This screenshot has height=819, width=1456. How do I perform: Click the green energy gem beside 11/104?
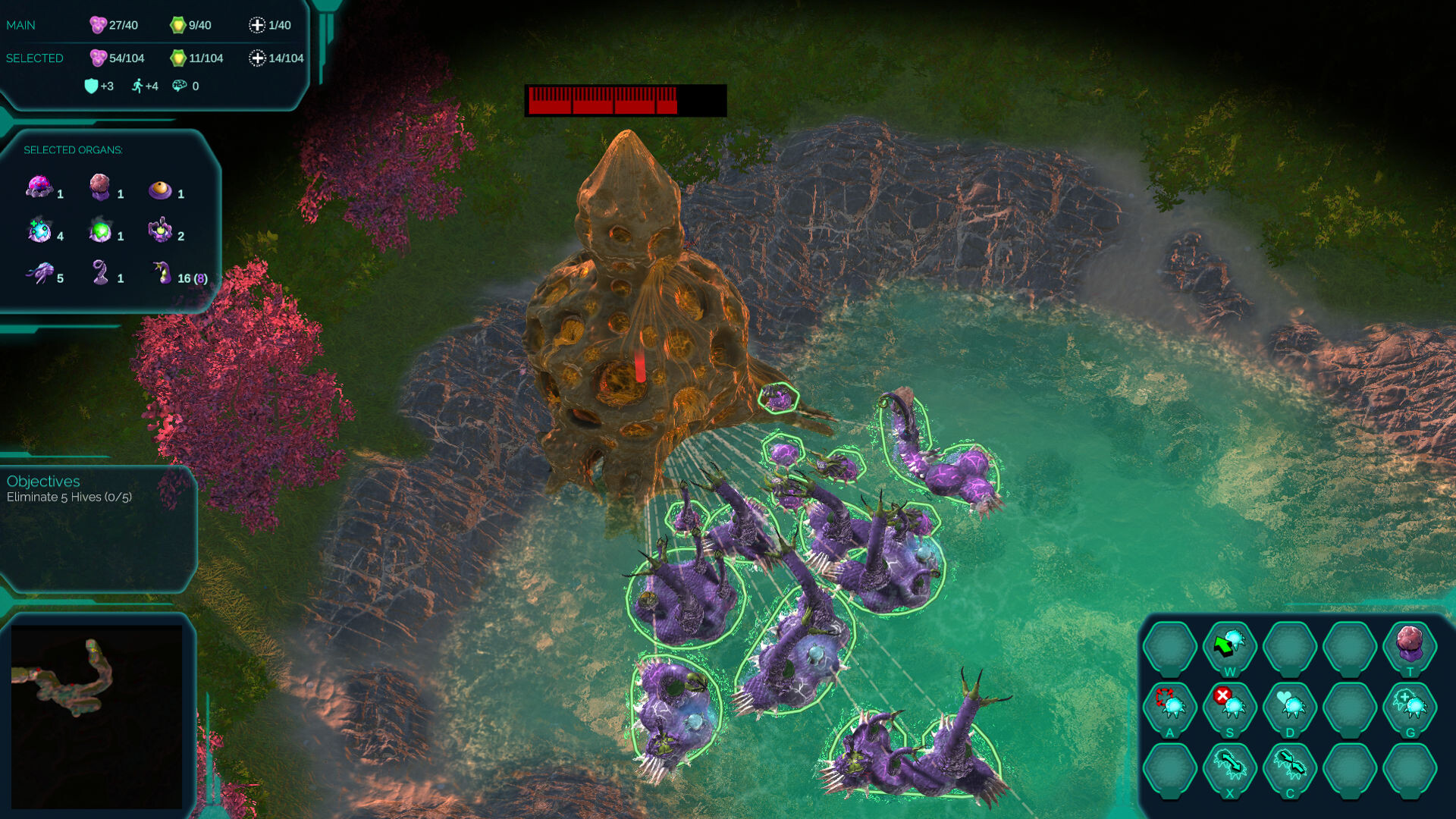177,58
